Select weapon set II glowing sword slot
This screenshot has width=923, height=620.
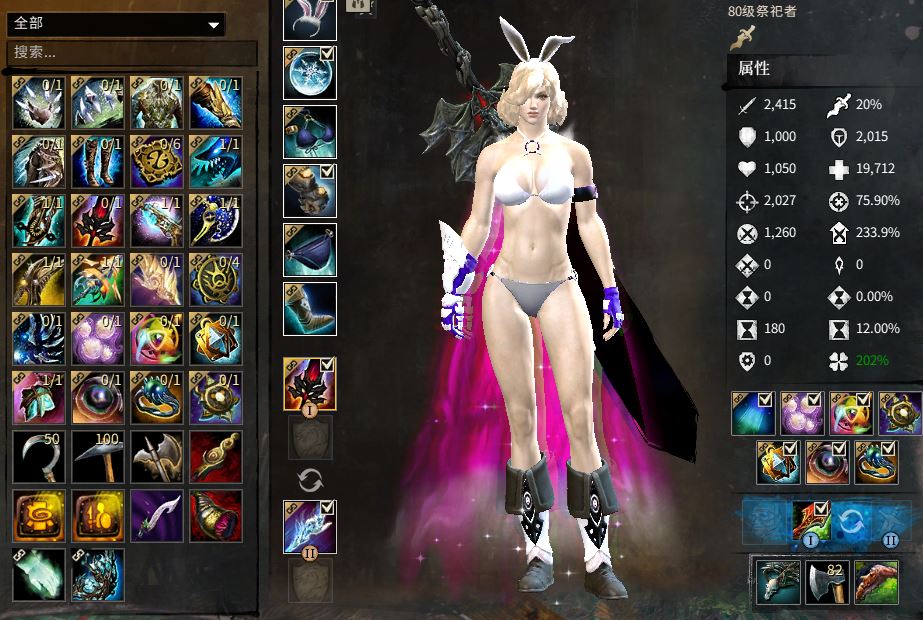pos(309,527)
